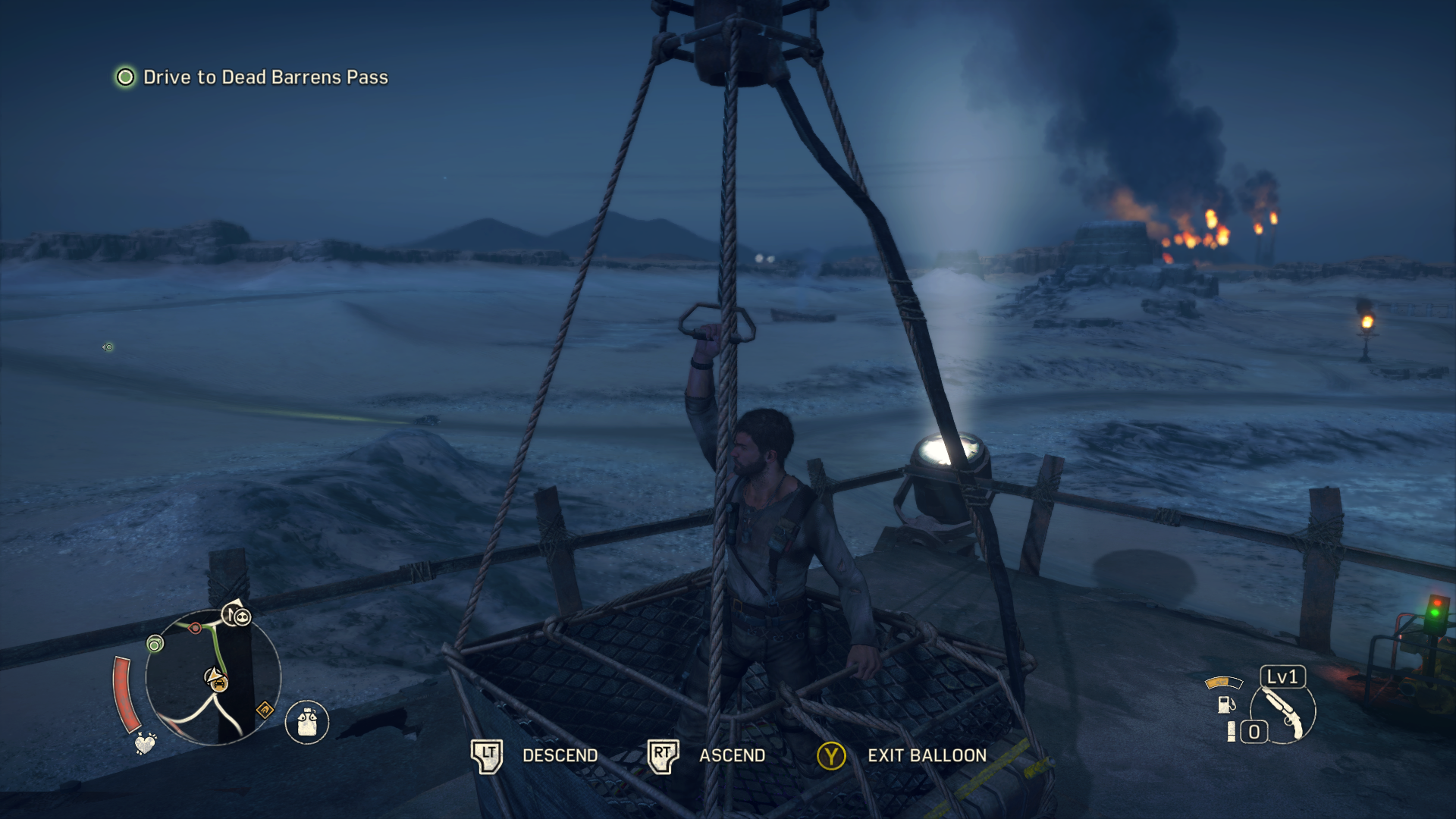Click the white mask marker on minimap edge
Screen dimensions: 1456x819
tap(241, 617)
